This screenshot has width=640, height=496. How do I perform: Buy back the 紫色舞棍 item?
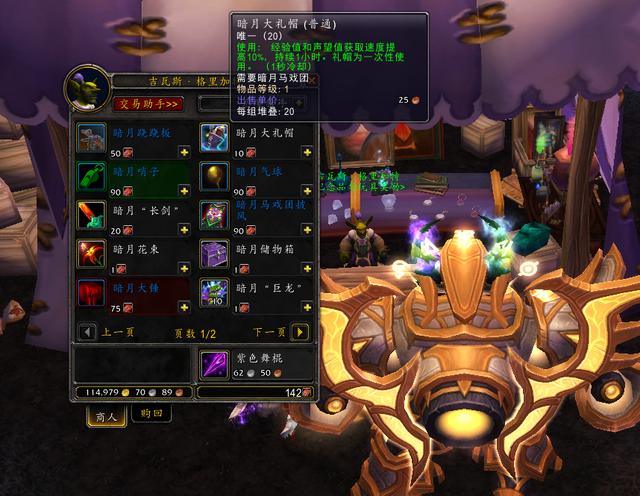214,363
